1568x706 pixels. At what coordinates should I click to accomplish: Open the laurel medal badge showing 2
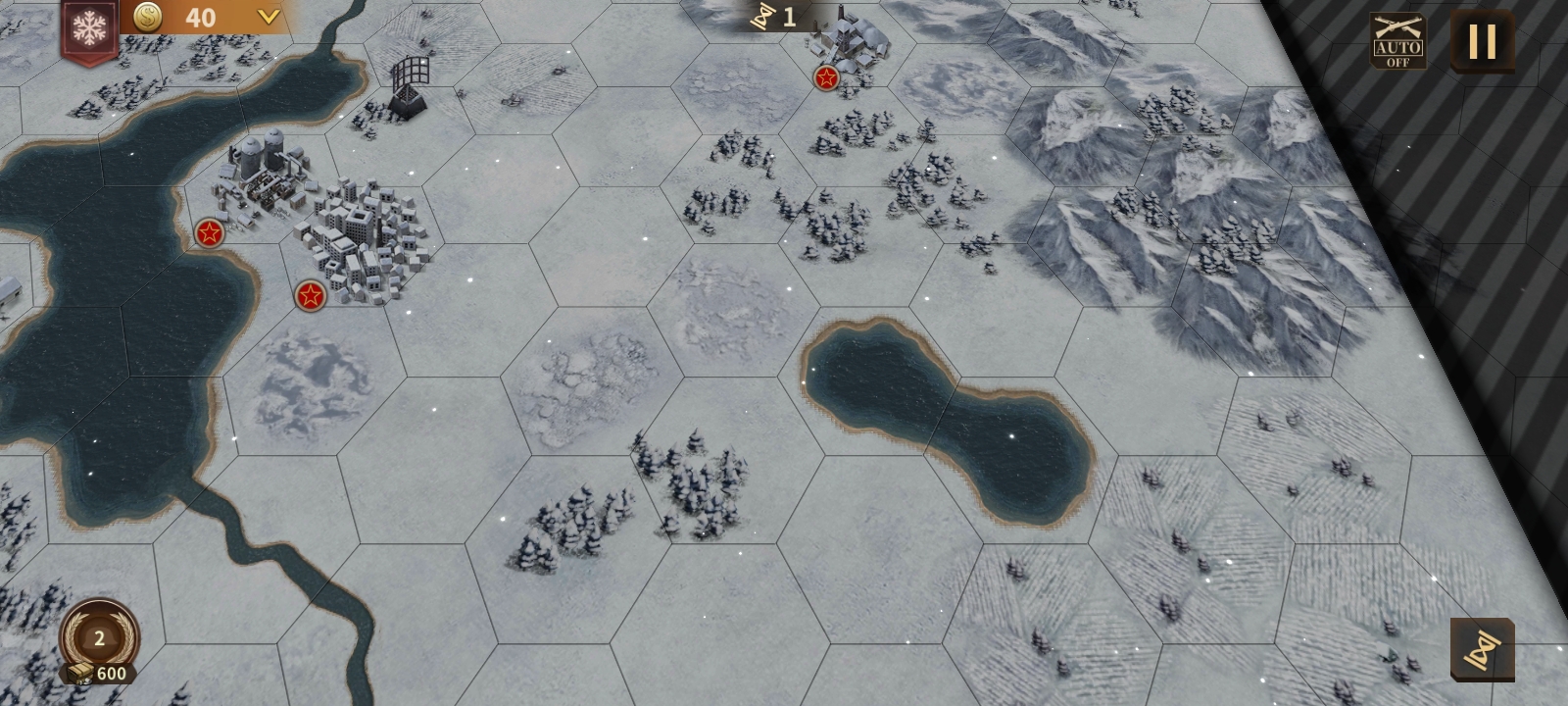(99, 639)
